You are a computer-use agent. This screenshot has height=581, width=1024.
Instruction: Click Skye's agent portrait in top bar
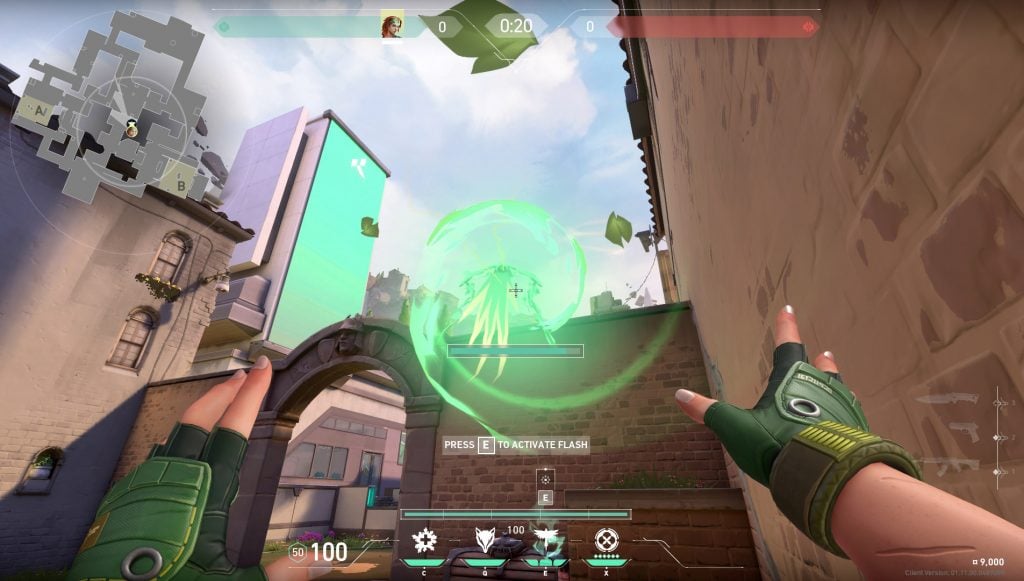[392, 26]
